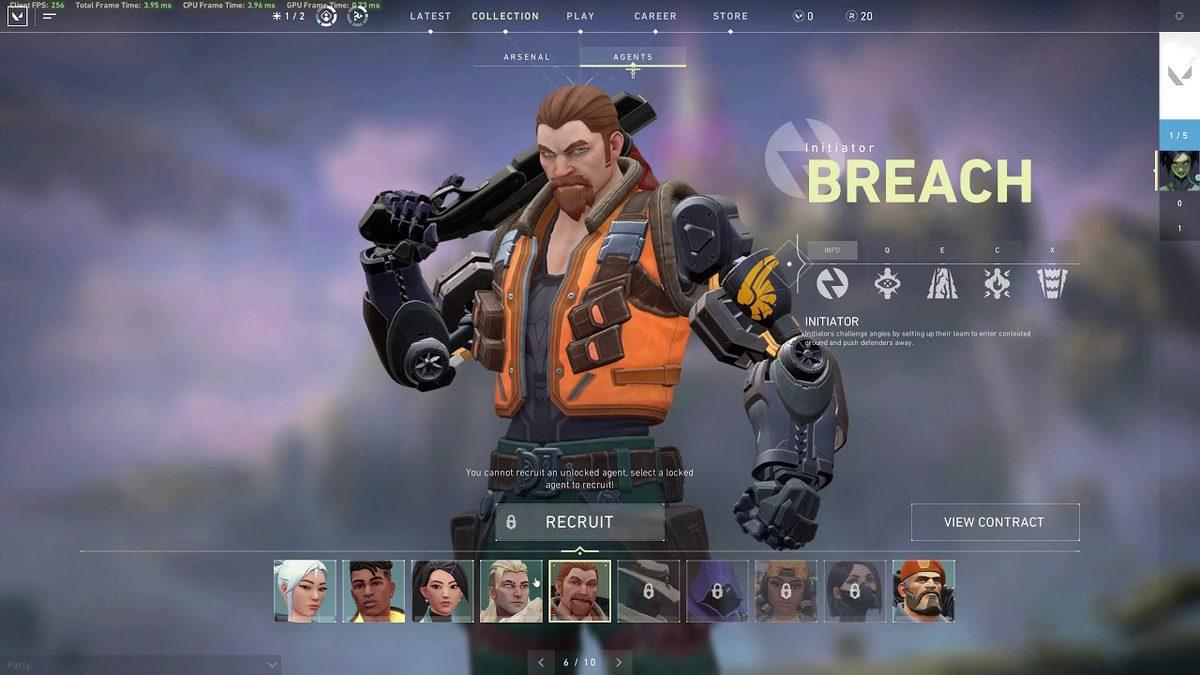Choose the Brimstone portrait with orange beret
This screenshot has width=1200, height=675.
pyautogui.click(x=923, y=591)
